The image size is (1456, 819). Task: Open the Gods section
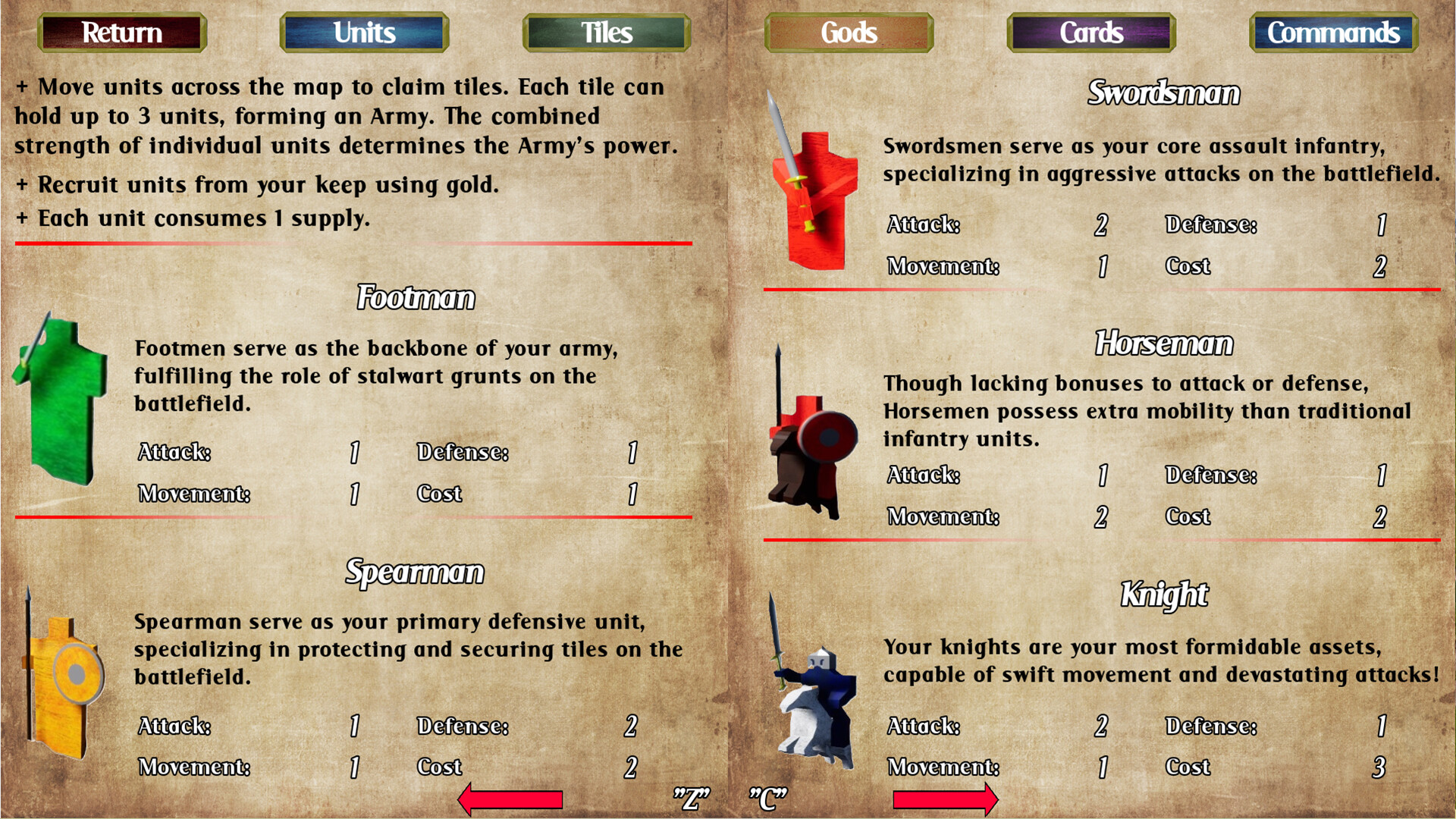(x=848, y=33)
